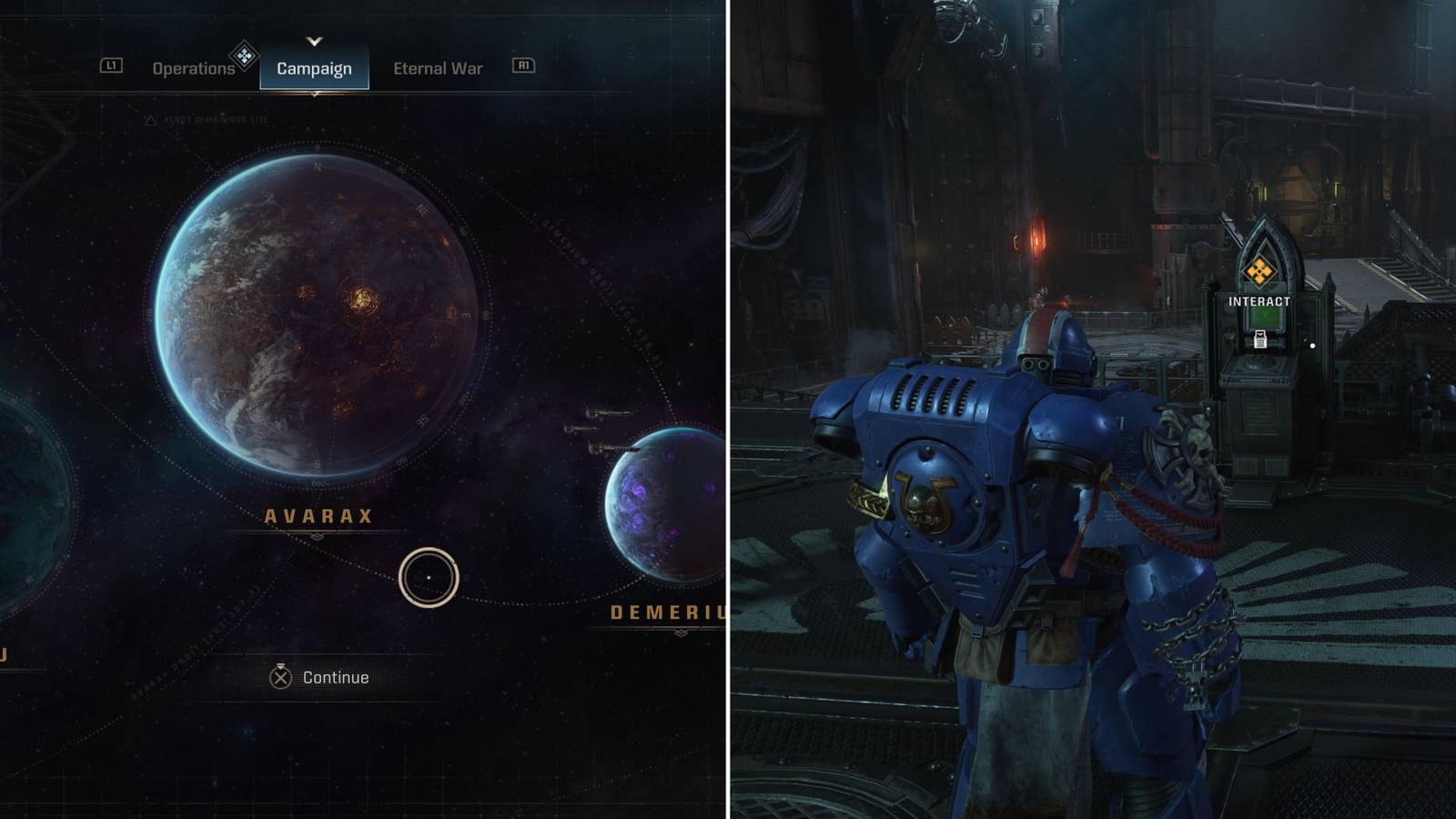Screen dimensions: 1456x819
Task: Click the Xenos Remainings Site triangle marker
Action: click(150, 118)
